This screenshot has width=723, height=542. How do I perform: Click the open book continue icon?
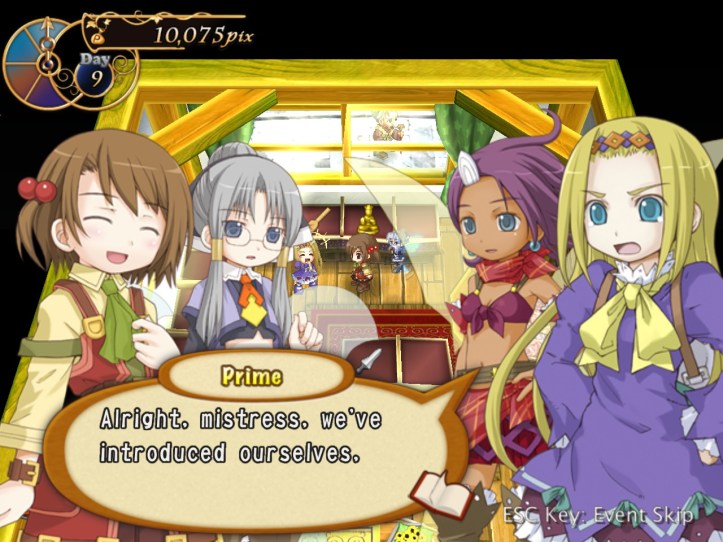[x=442, y=493]
